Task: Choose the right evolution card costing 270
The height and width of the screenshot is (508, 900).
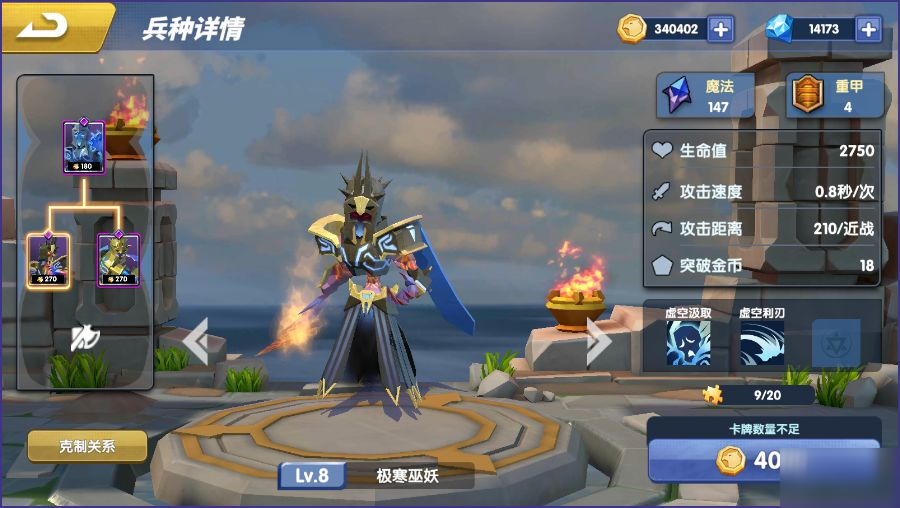Action: 118,258
